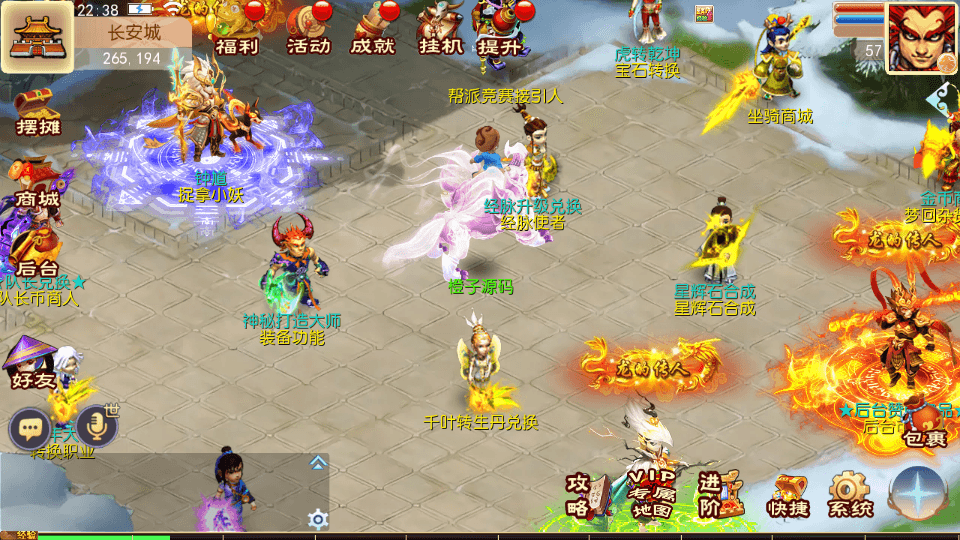Open the 后台 backstage panel

[x=38, y=253]
